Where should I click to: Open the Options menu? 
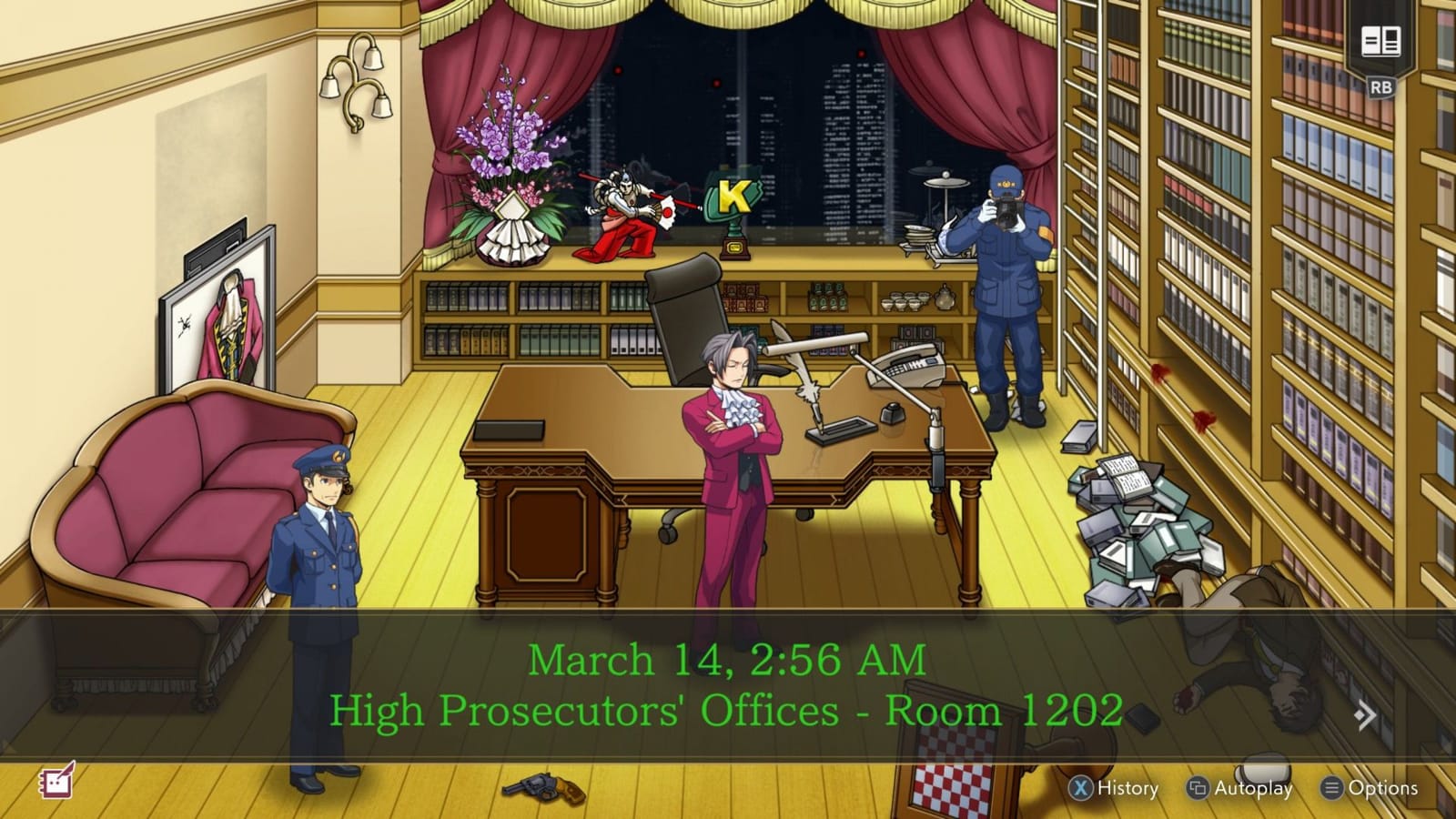click(1374, 788)
